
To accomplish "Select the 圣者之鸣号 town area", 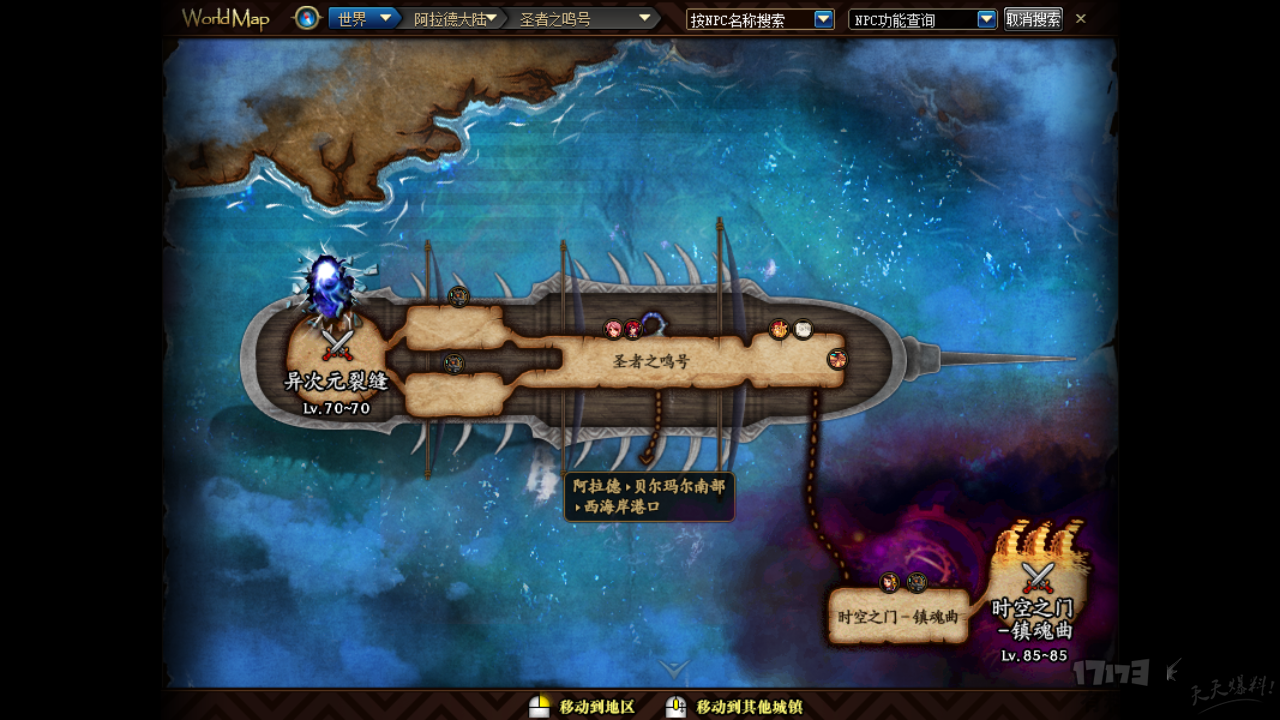I will point(651,361).
